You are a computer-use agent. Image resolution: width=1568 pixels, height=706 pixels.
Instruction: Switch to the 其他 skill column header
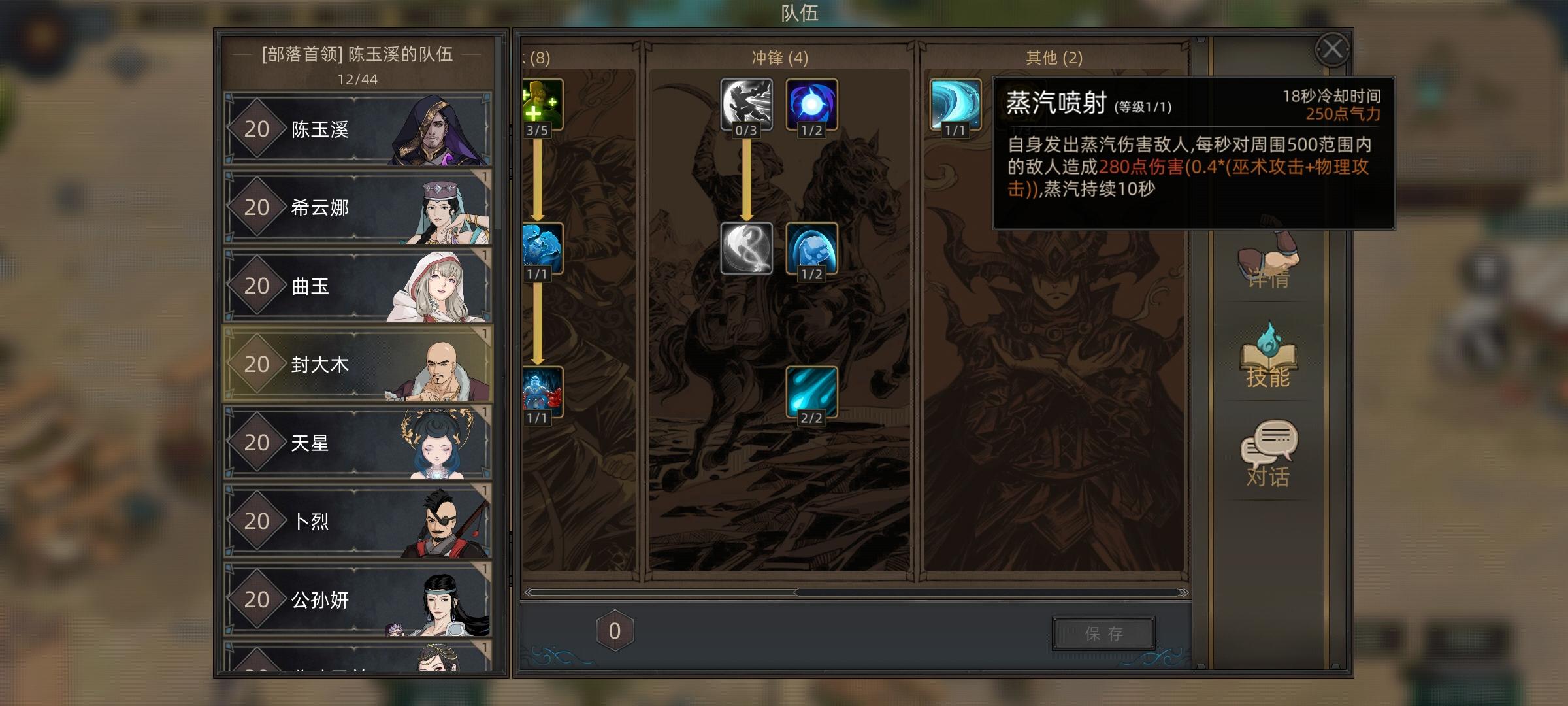click(x=1054, y=58)
